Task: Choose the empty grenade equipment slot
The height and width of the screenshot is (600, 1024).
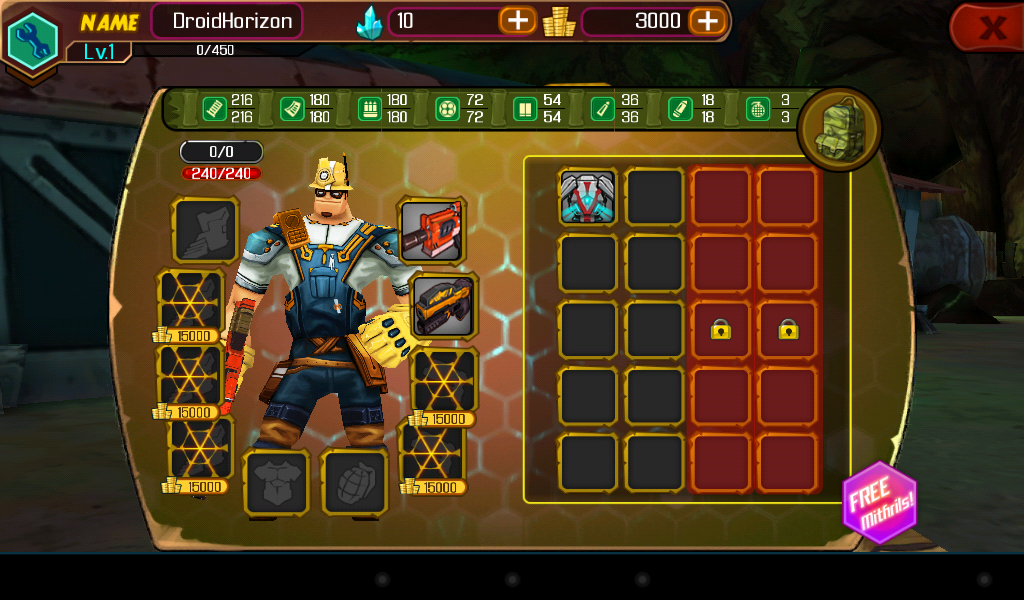Action: (x=354, y=483)
